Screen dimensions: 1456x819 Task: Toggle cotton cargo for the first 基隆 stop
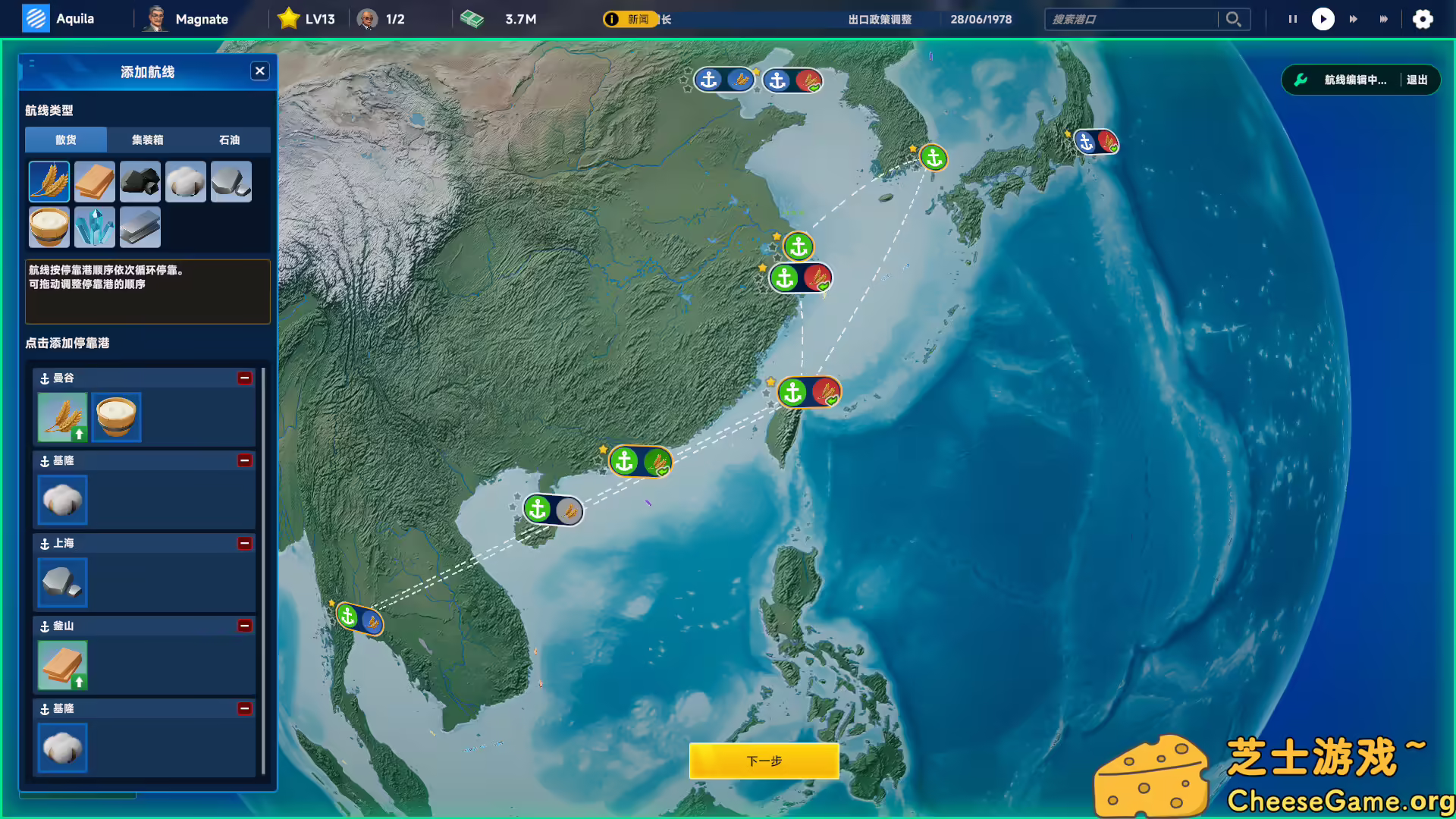(x=62, y=500)
